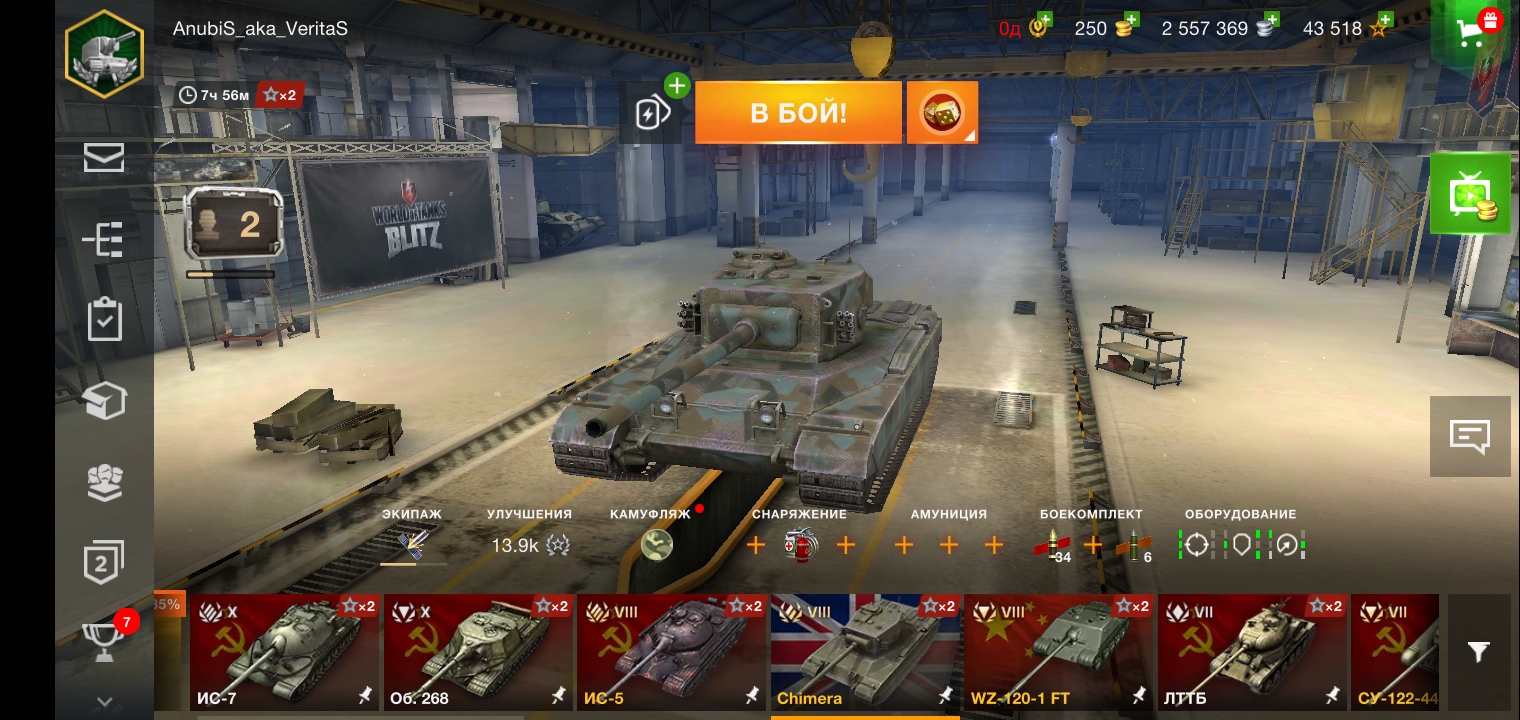Screen dimensions: 1520x720
Task: Toggle the gun sight equipment slot
Action: [1199, 546]
